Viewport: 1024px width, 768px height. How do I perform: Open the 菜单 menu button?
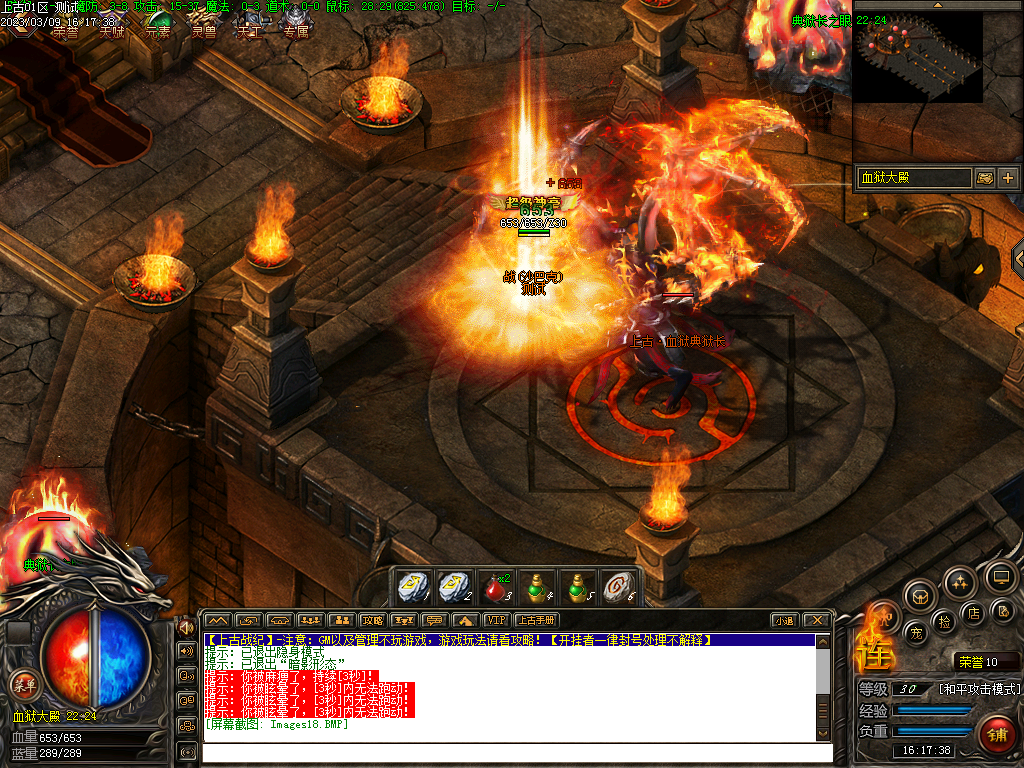click(23, 685)
